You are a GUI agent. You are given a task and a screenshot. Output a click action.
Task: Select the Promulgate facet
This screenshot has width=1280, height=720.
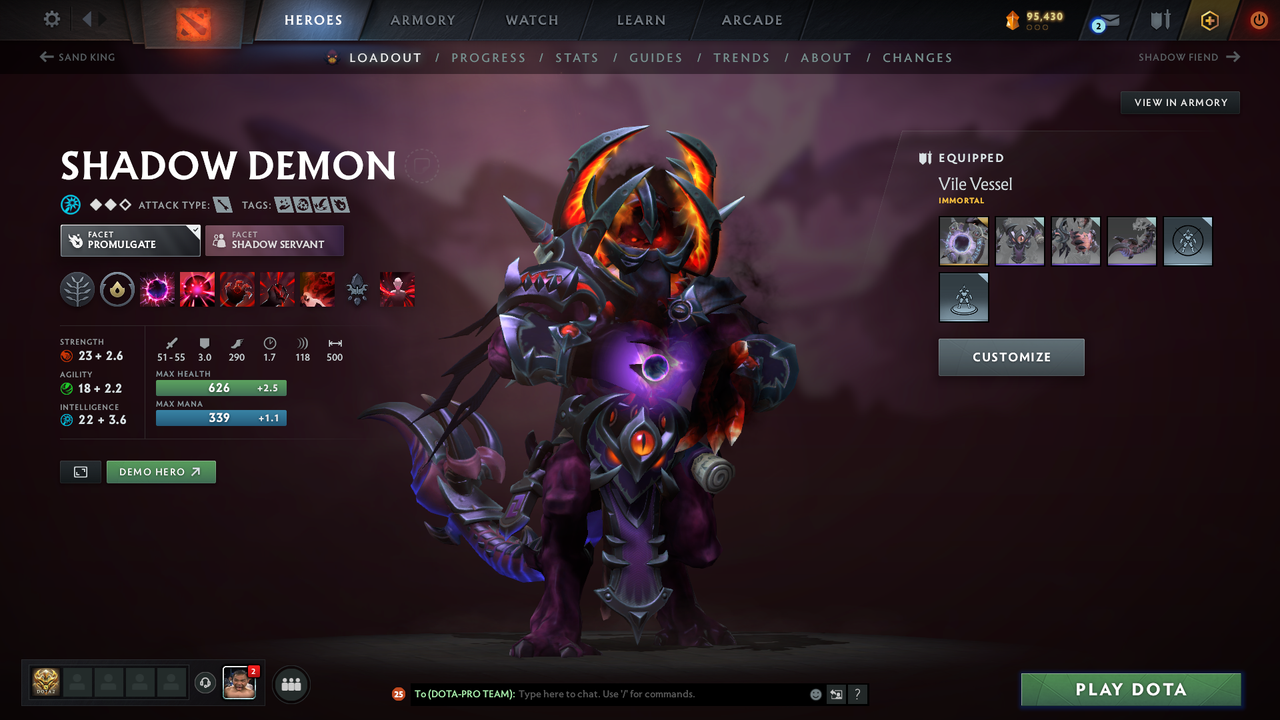[x=130, y=240]
